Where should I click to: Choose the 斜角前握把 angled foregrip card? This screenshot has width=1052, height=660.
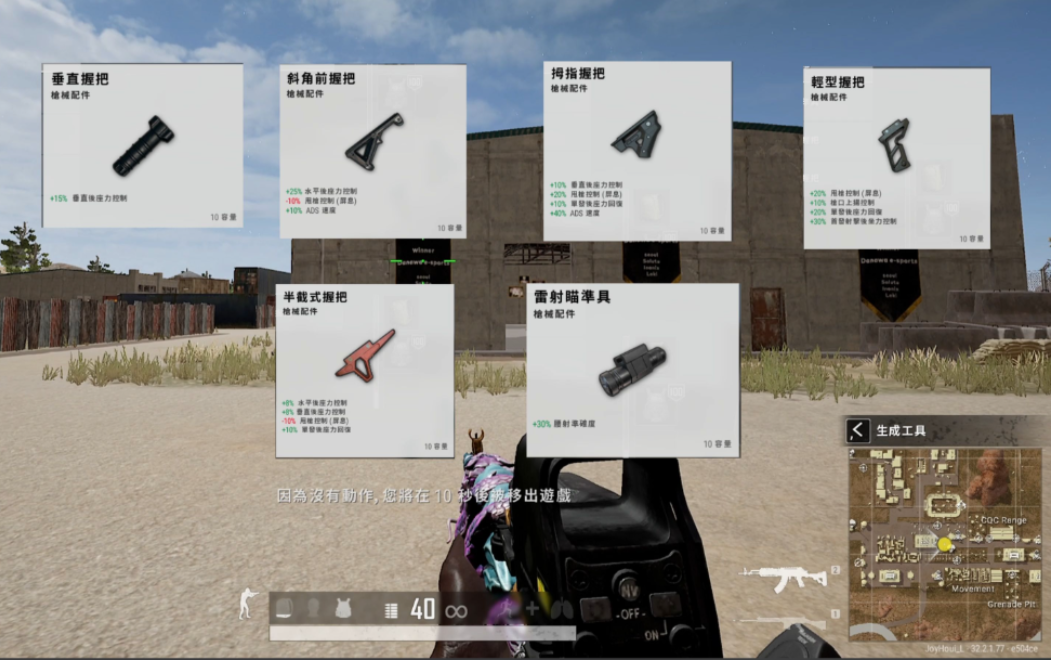pyautogui.click(x=372, y=151)
